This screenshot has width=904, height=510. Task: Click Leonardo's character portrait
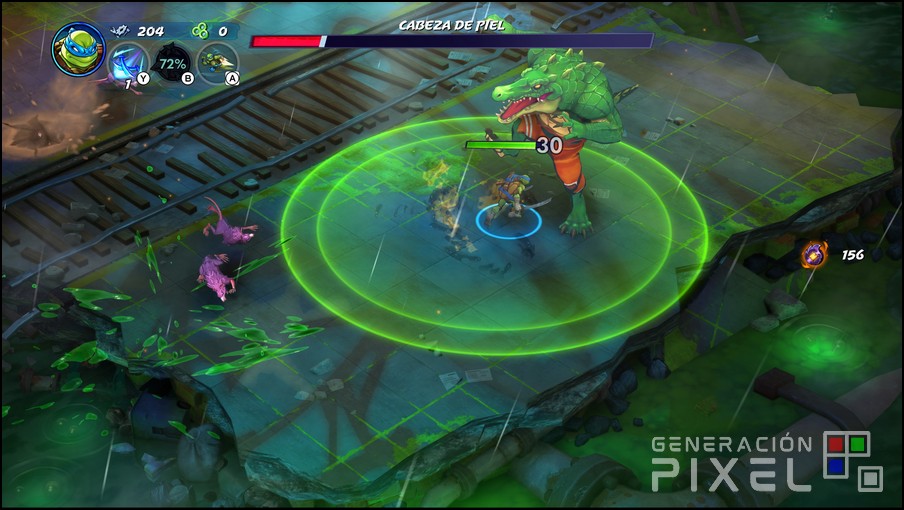coord(78,48)
